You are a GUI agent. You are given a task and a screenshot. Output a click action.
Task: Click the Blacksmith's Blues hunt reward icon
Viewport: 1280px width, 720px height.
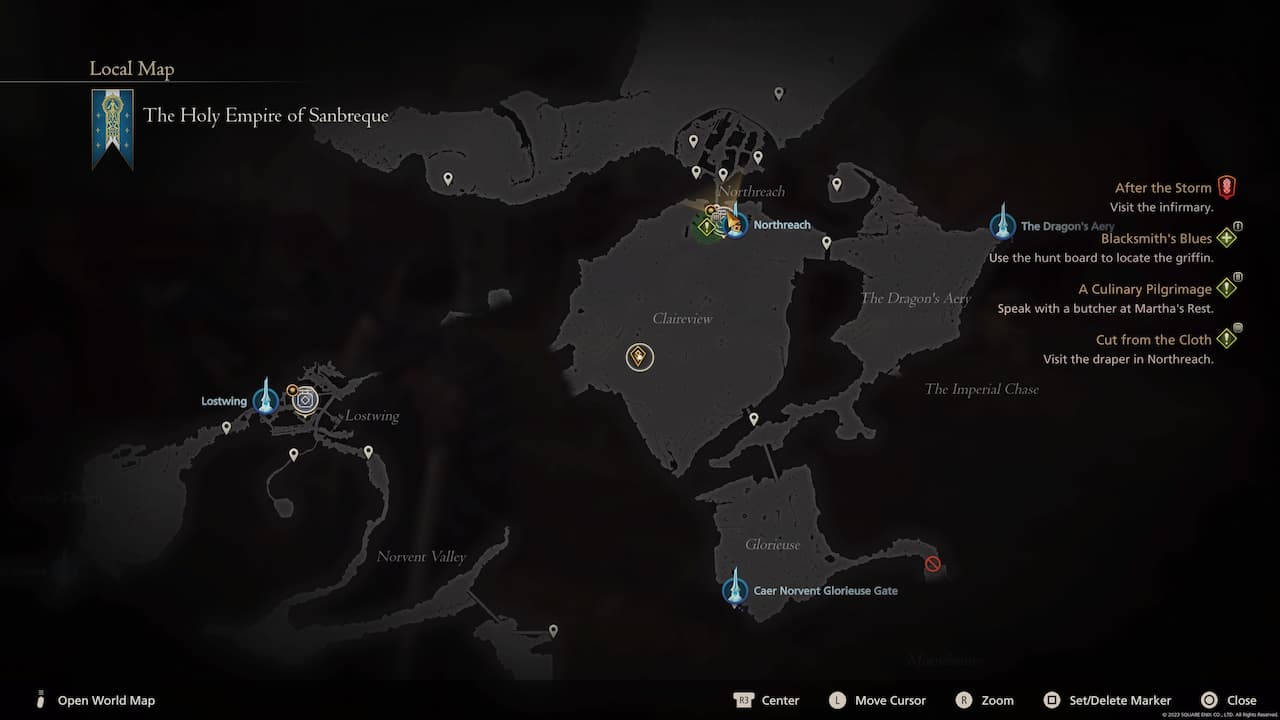tap(1227, 237)
